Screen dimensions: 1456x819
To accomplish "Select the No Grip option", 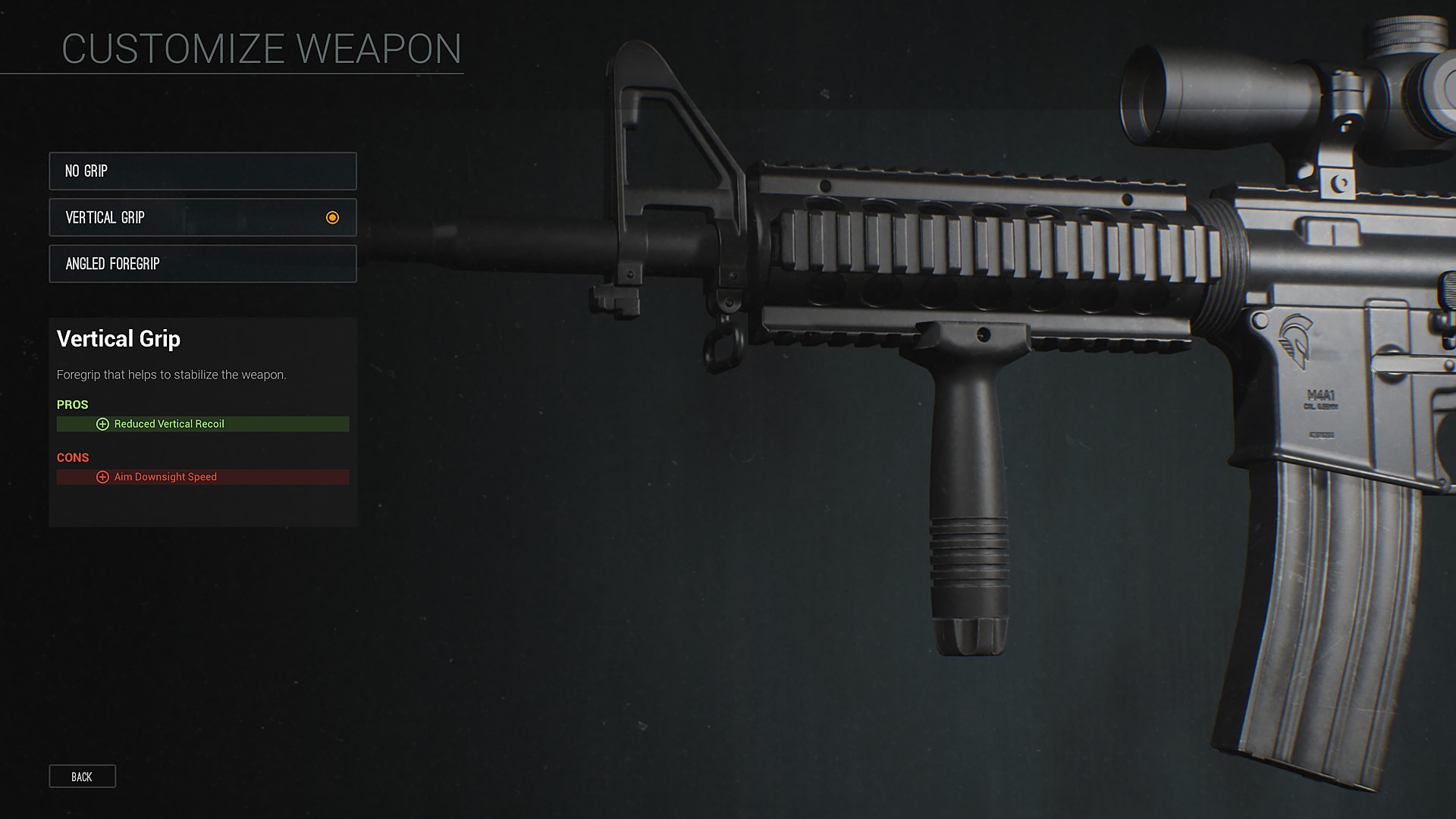I will pyautogui.click(x=202, y=171).
